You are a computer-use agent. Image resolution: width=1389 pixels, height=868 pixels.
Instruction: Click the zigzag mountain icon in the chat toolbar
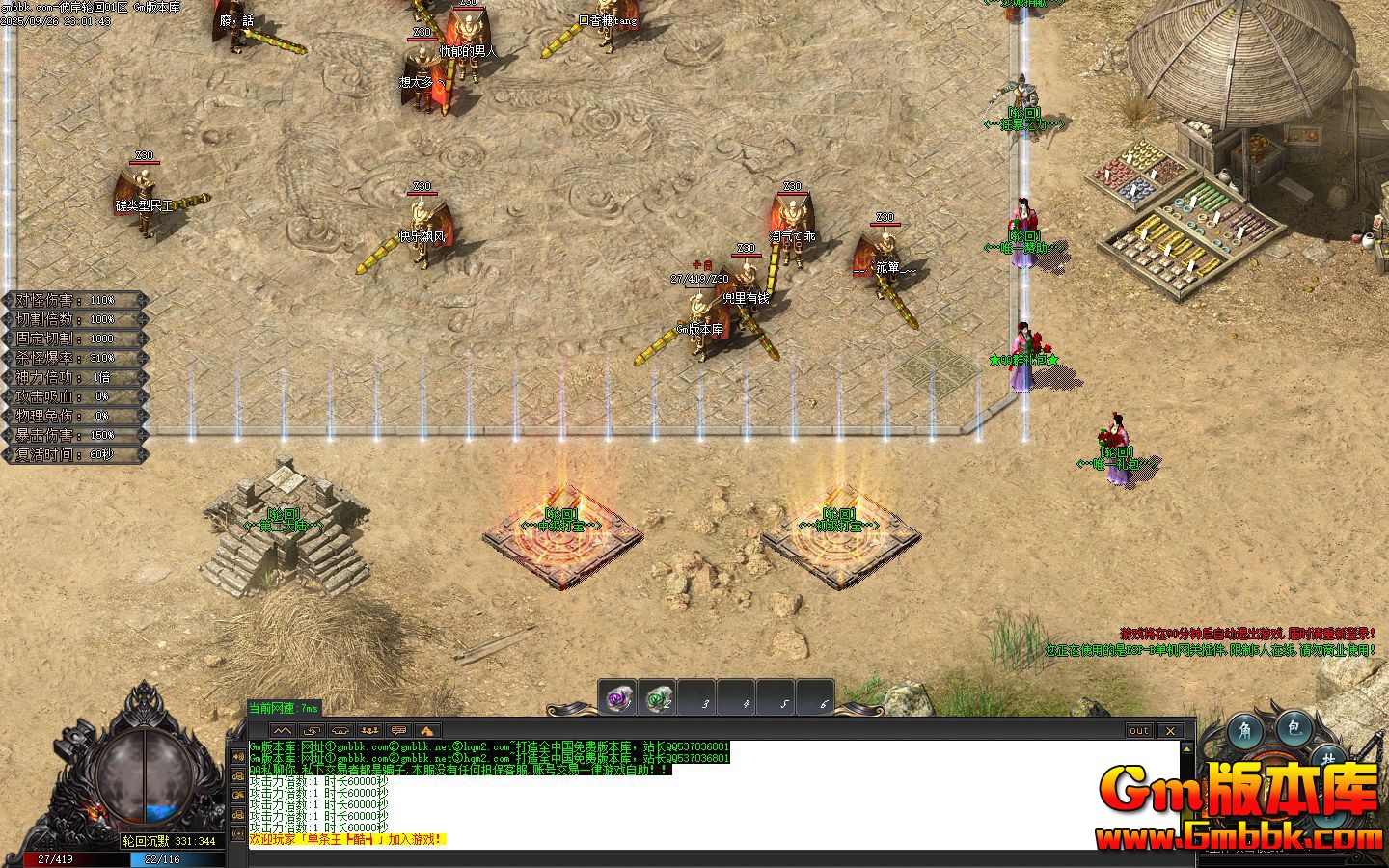tap(283, 731)
